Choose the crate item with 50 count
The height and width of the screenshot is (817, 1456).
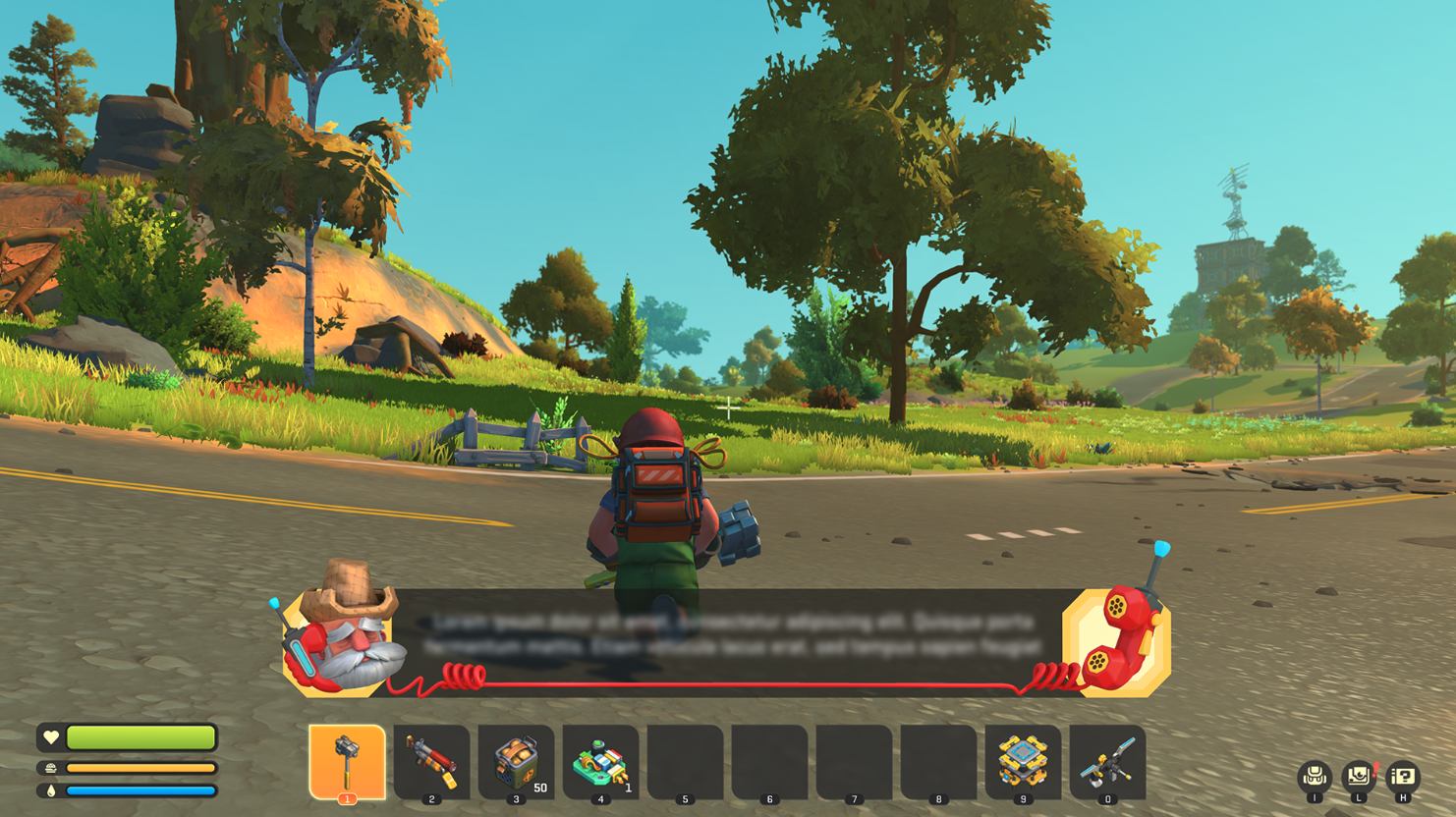516,762
